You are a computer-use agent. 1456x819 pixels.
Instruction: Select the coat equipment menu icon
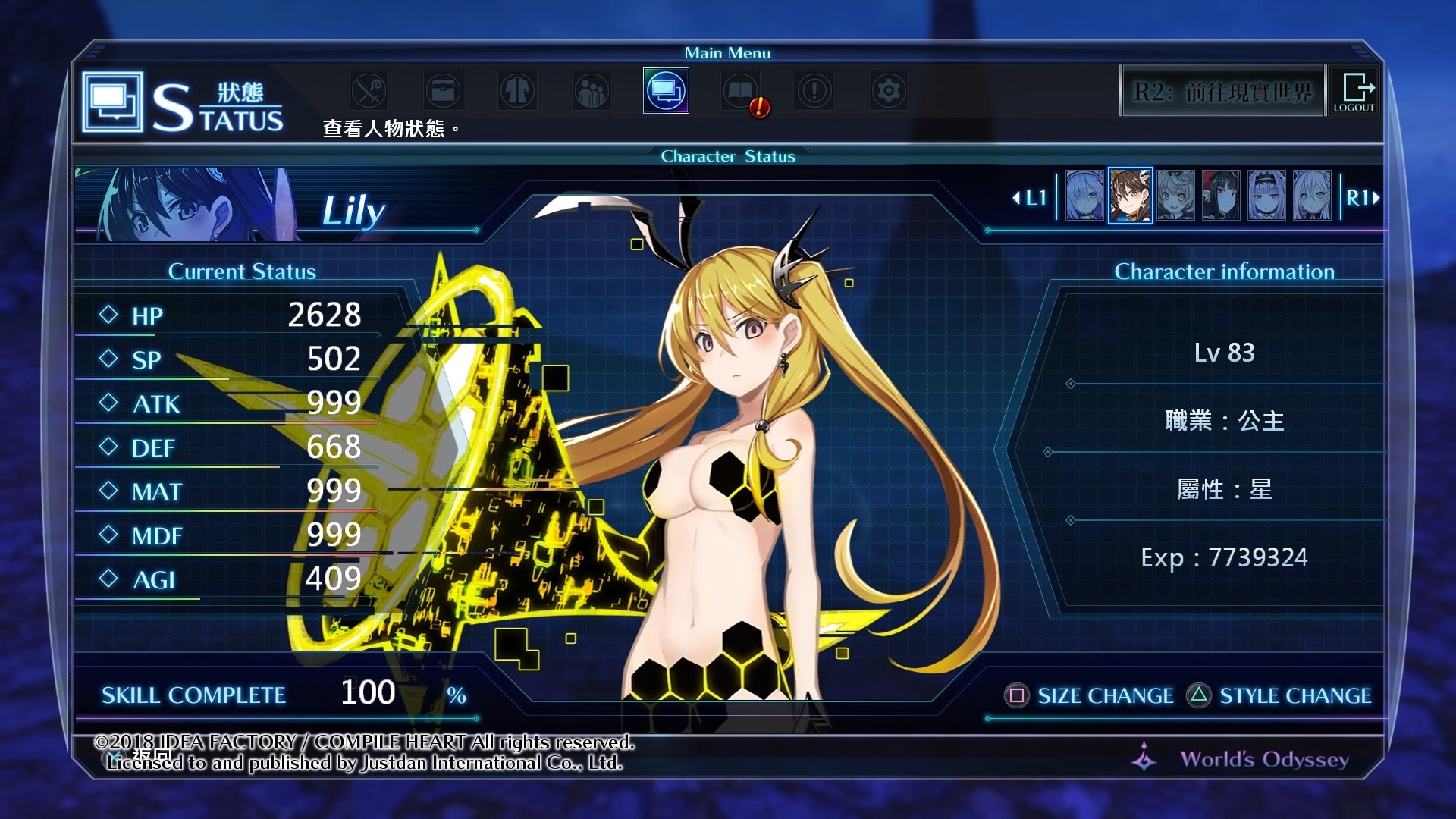[517, 91]
